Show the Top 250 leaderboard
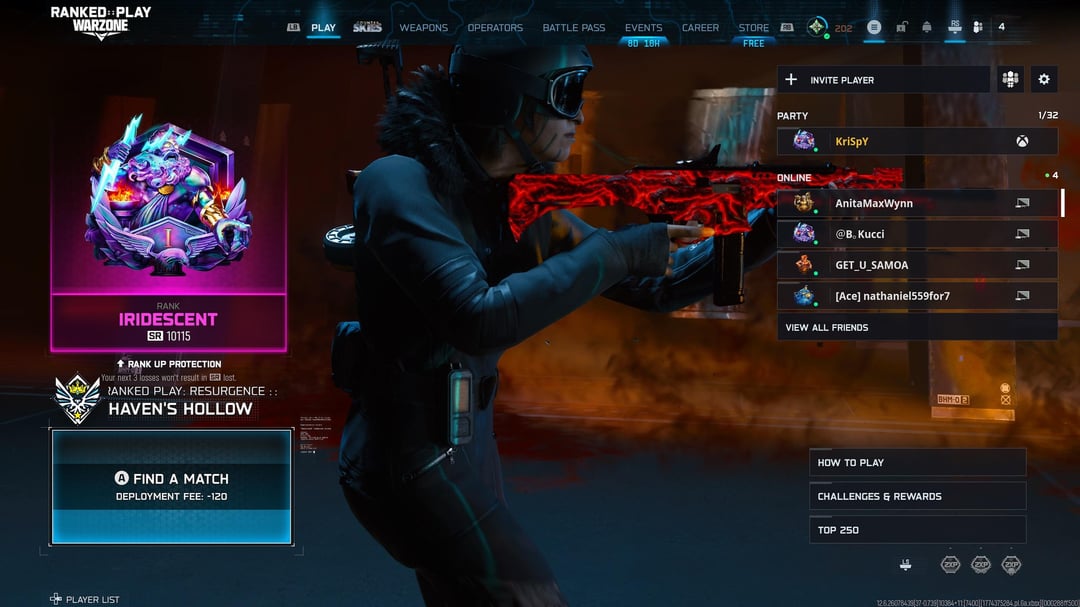This screenshot has height=607, width=1080. point(917,530)
